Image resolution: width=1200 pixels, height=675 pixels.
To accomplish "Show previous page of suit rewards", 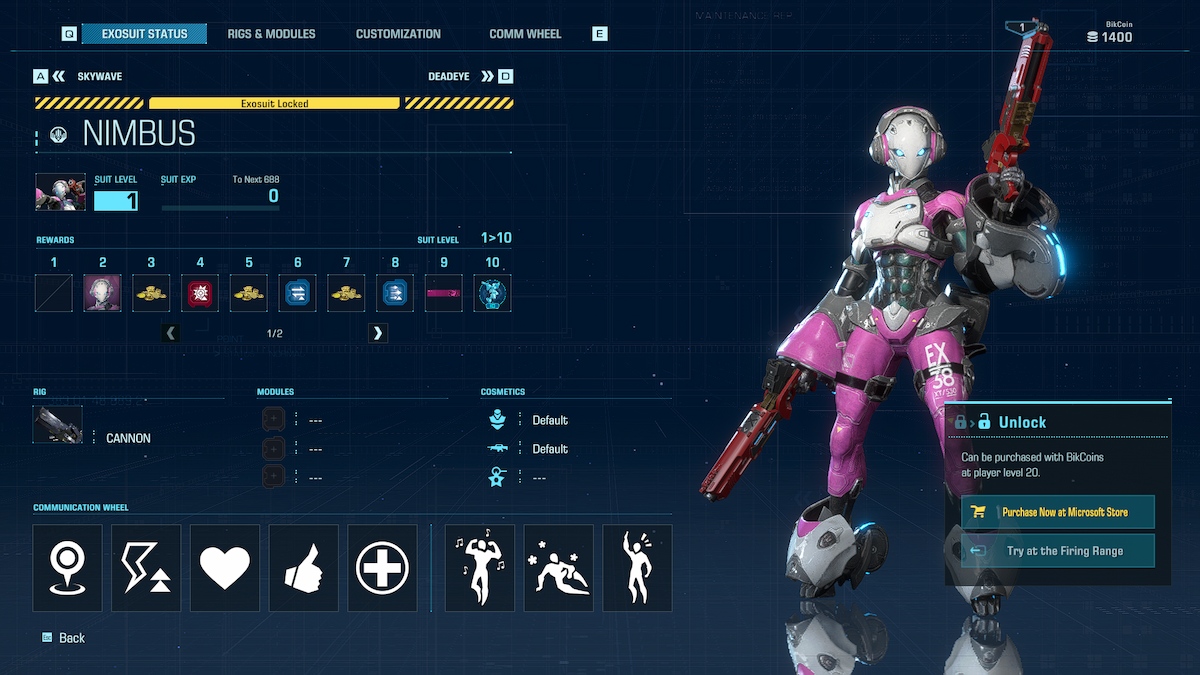I will tap(172, 333).
